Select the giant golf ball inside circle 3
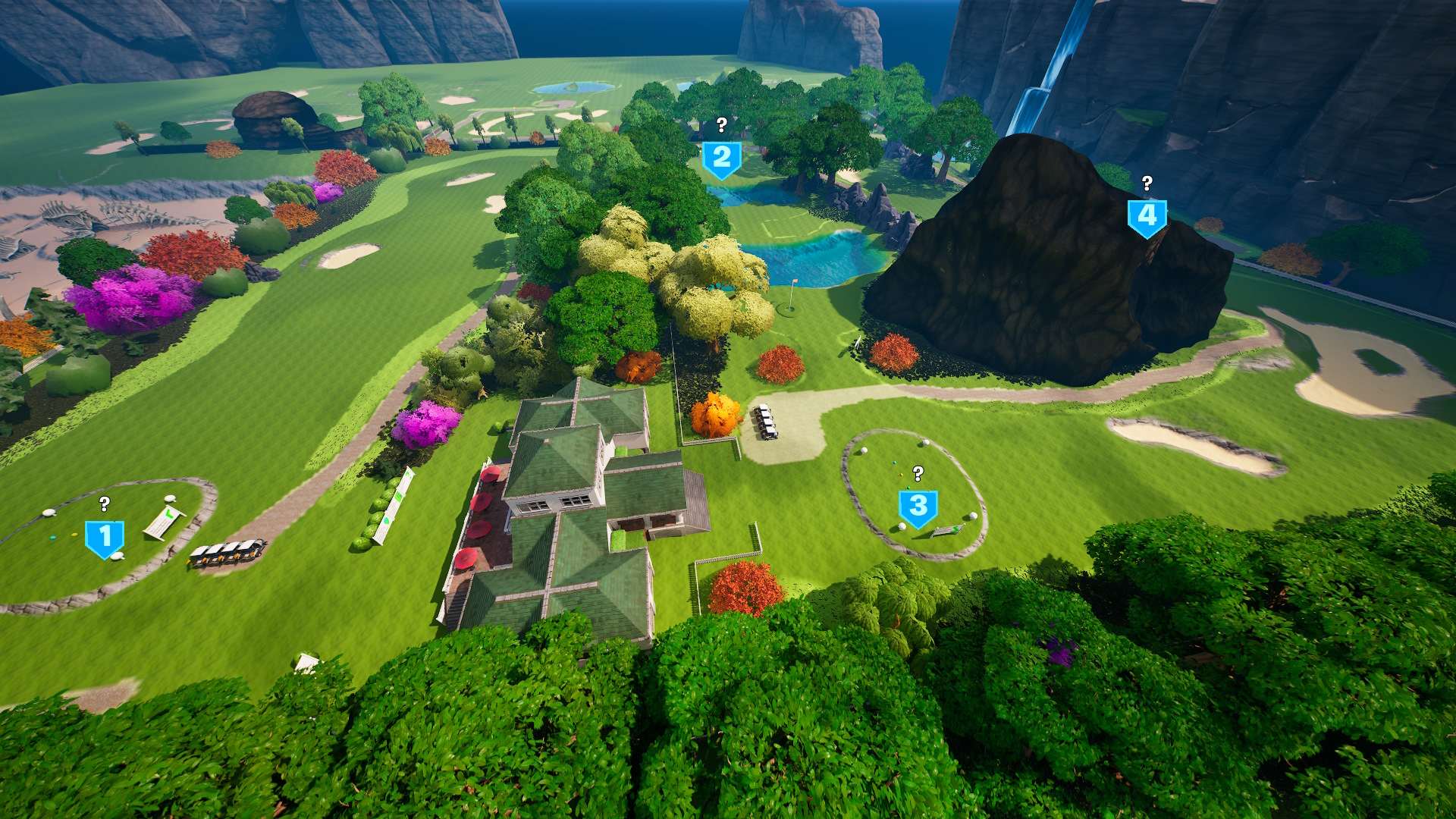This screenshot has height=819, width=1456. pyautogui.click(x=925, y=443)
